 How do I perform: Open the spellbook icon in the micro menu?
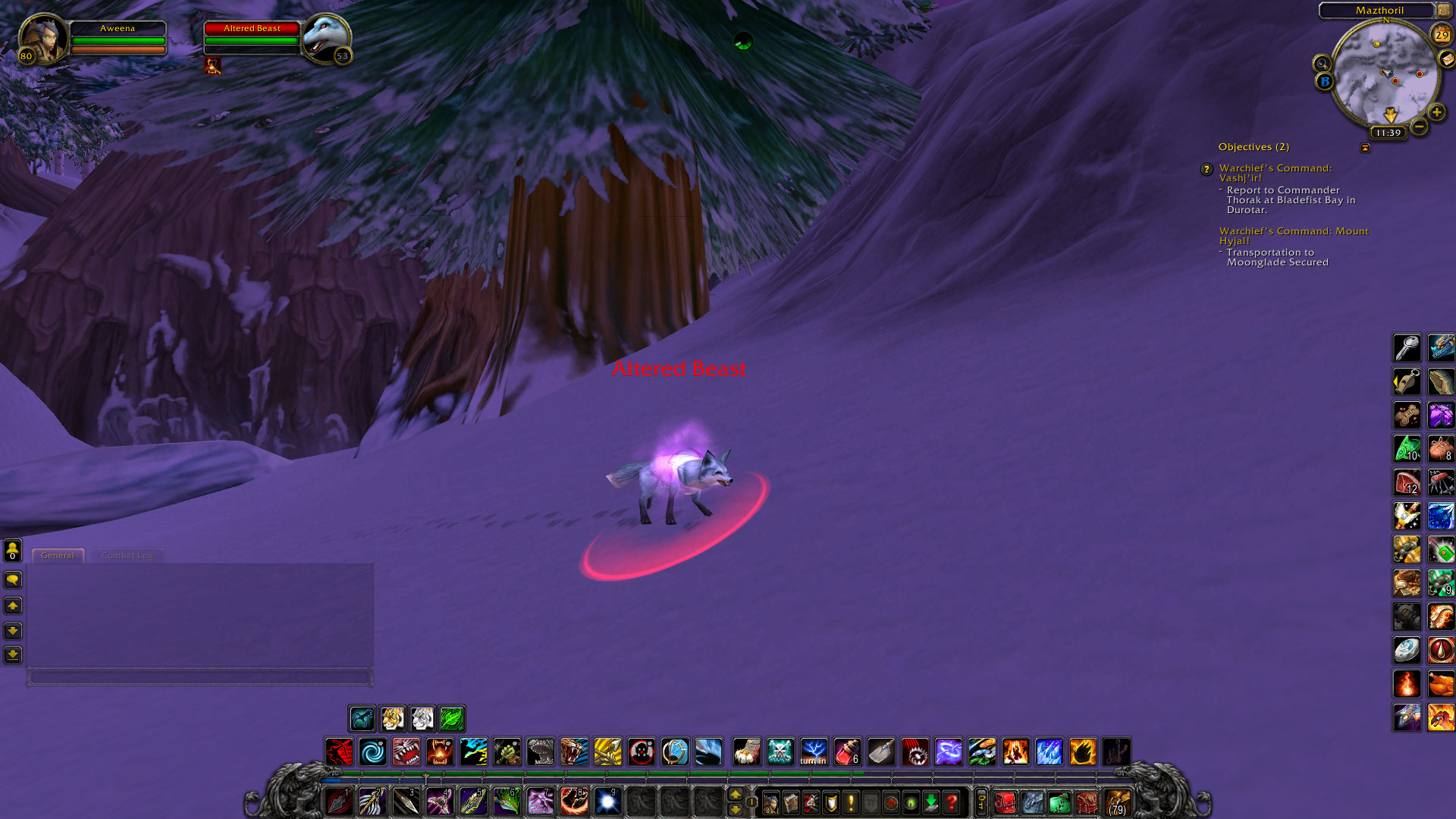pos(791,802)
